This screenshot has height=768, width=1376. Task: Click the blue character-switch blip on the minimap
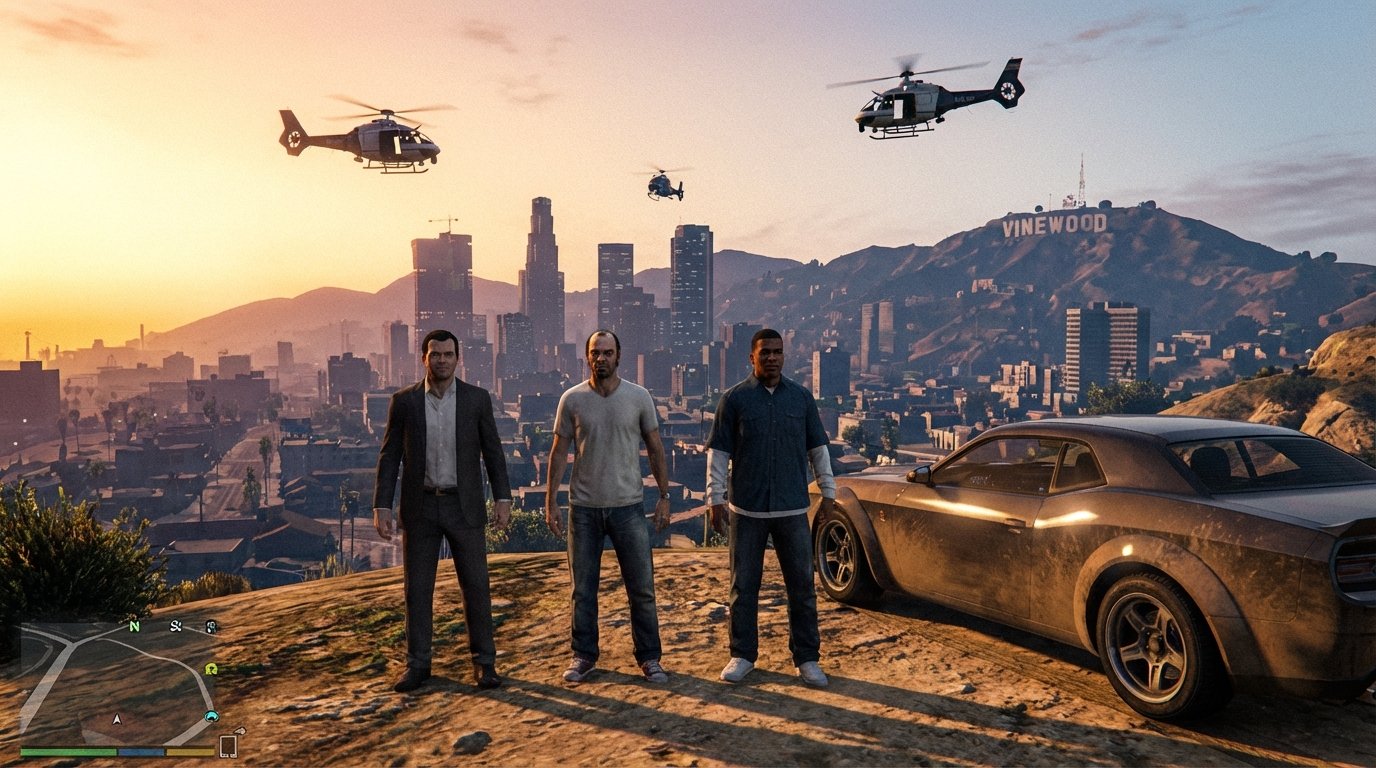(210, 717)
